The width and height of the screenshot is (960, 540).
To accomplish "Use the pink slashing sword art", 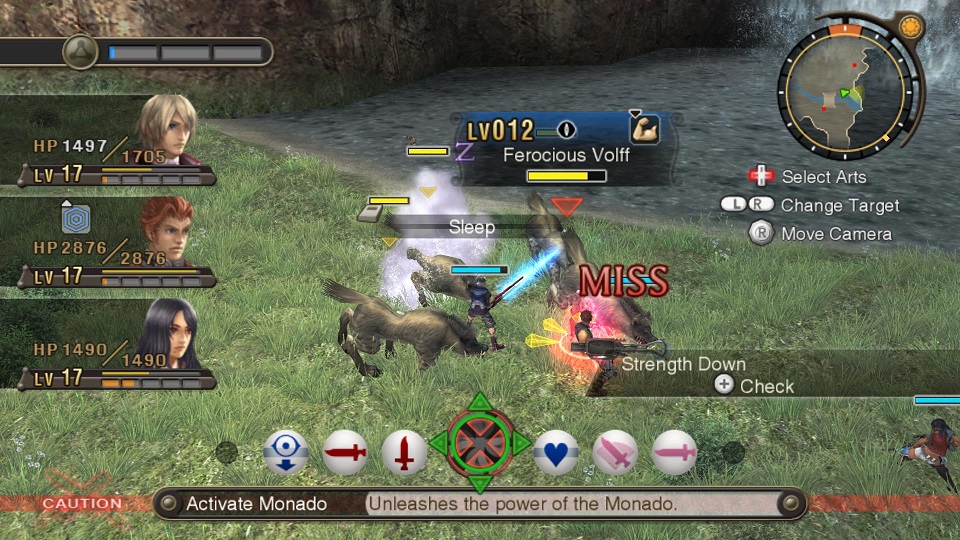I will pyautogui.click(x=616, y=454).
